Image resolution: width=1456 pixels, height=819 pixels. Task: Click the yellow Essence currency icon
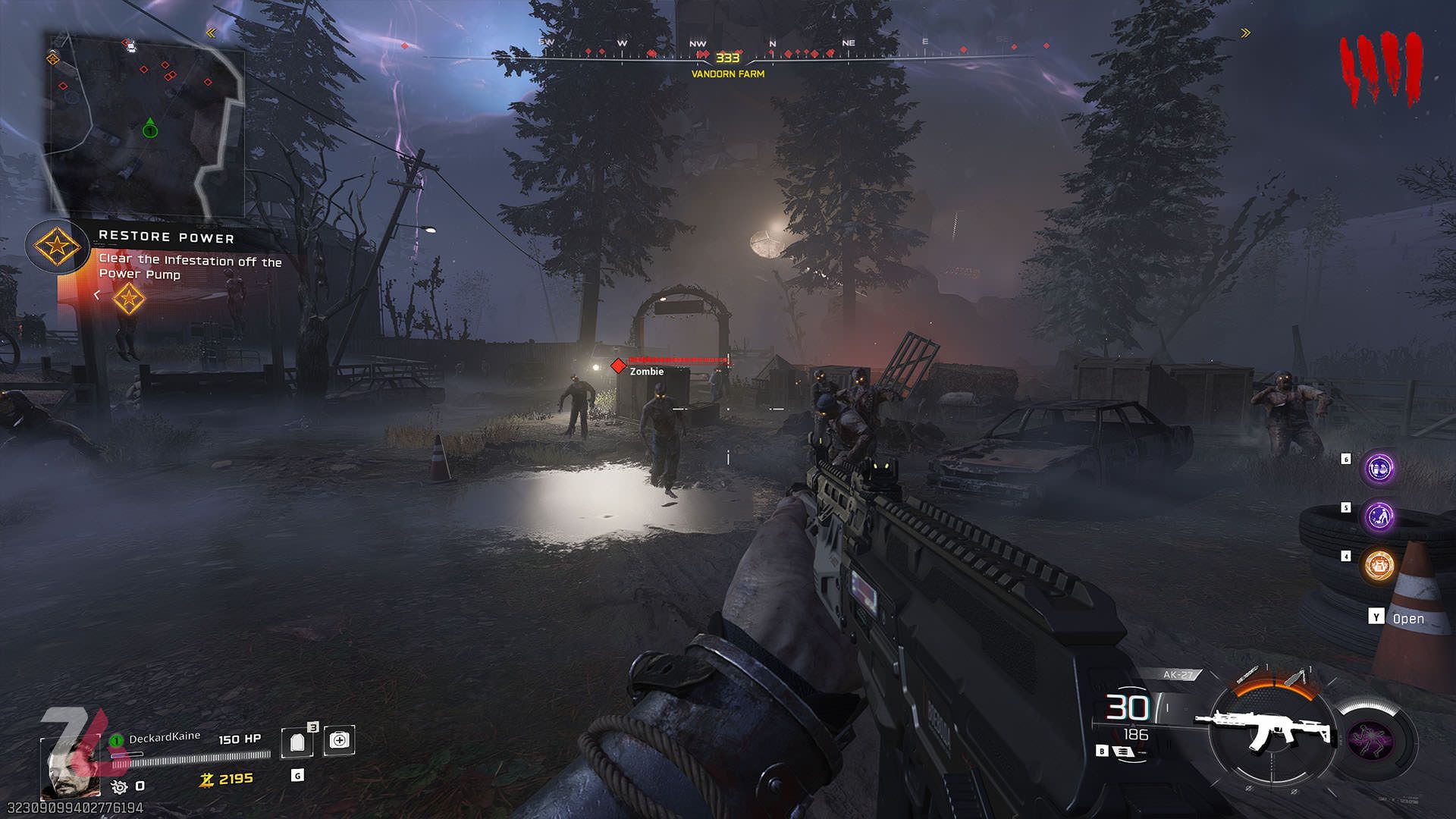206,779
